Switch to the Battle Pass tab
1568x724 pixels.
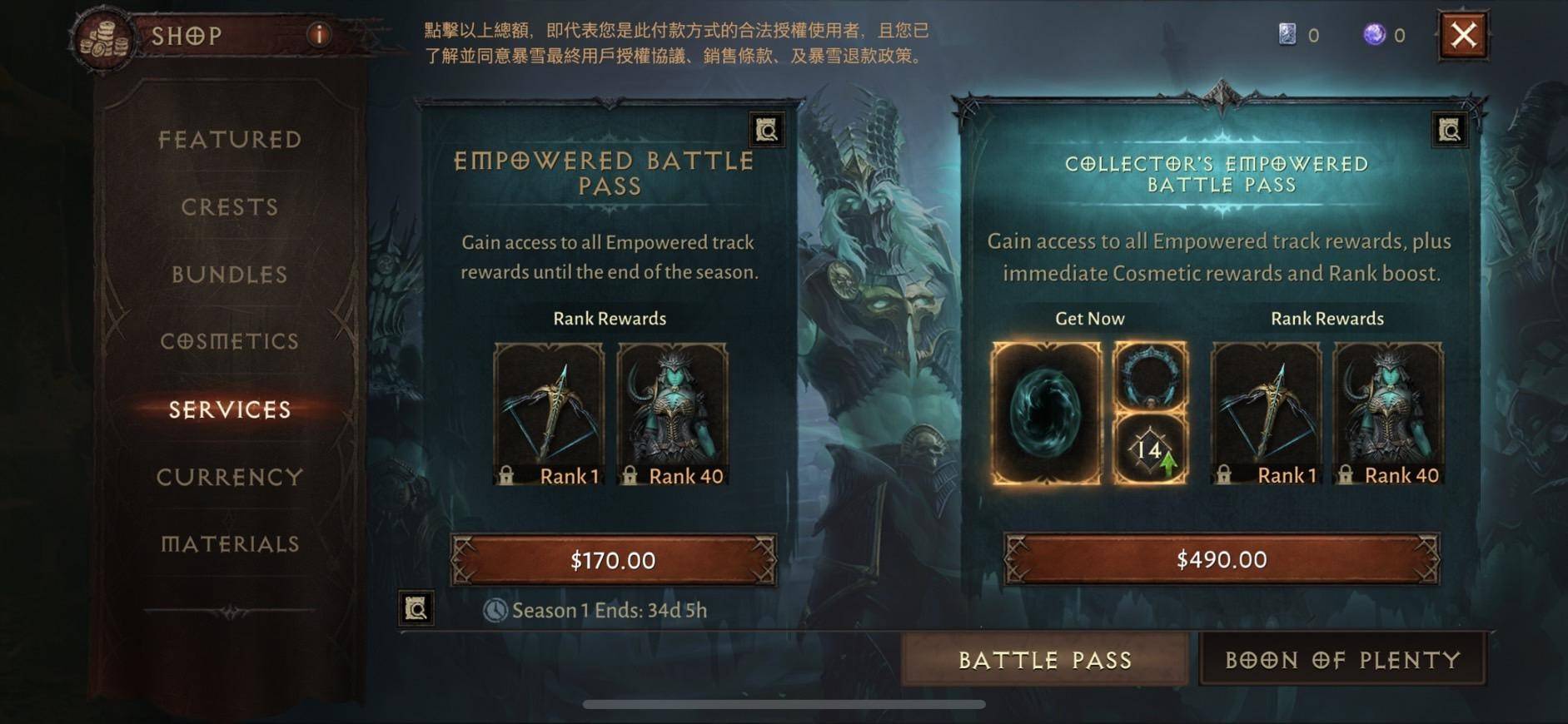click(x=1045, y=660)
